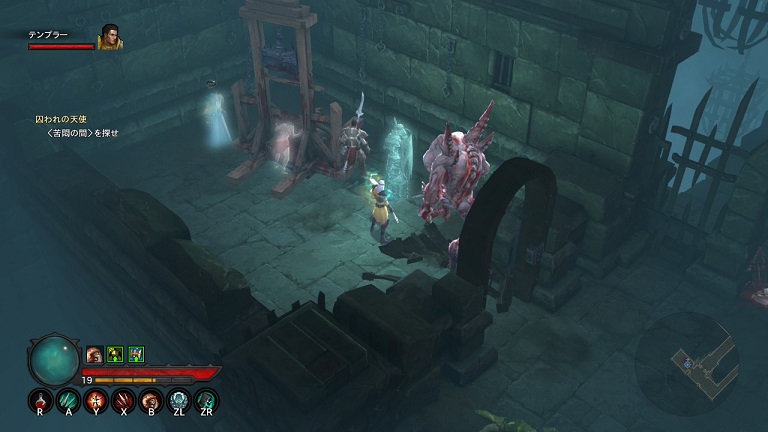
Task: Select the roaring face buff icon
Action: (94, 353)
